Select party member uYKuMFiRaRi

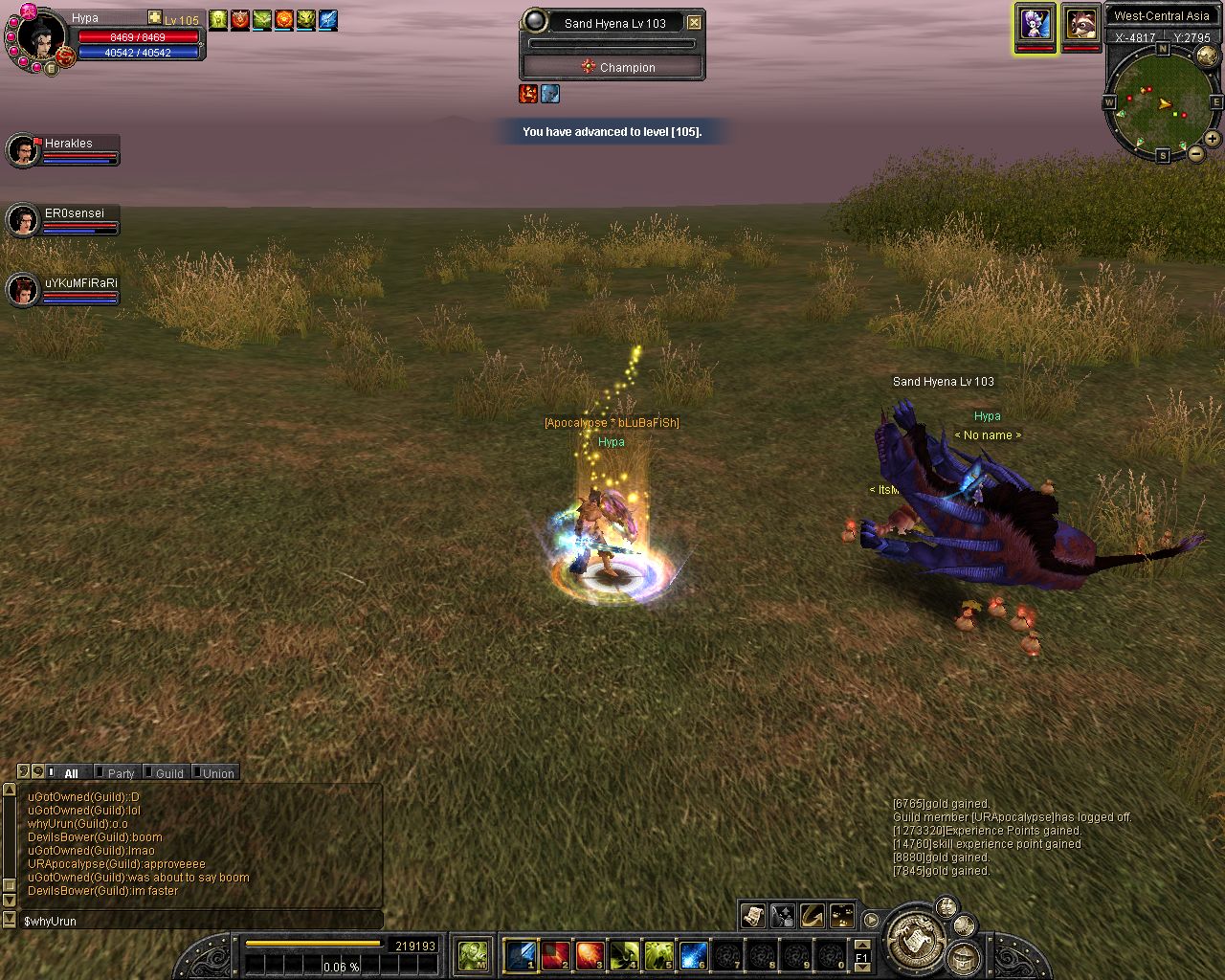pos(79,283)
